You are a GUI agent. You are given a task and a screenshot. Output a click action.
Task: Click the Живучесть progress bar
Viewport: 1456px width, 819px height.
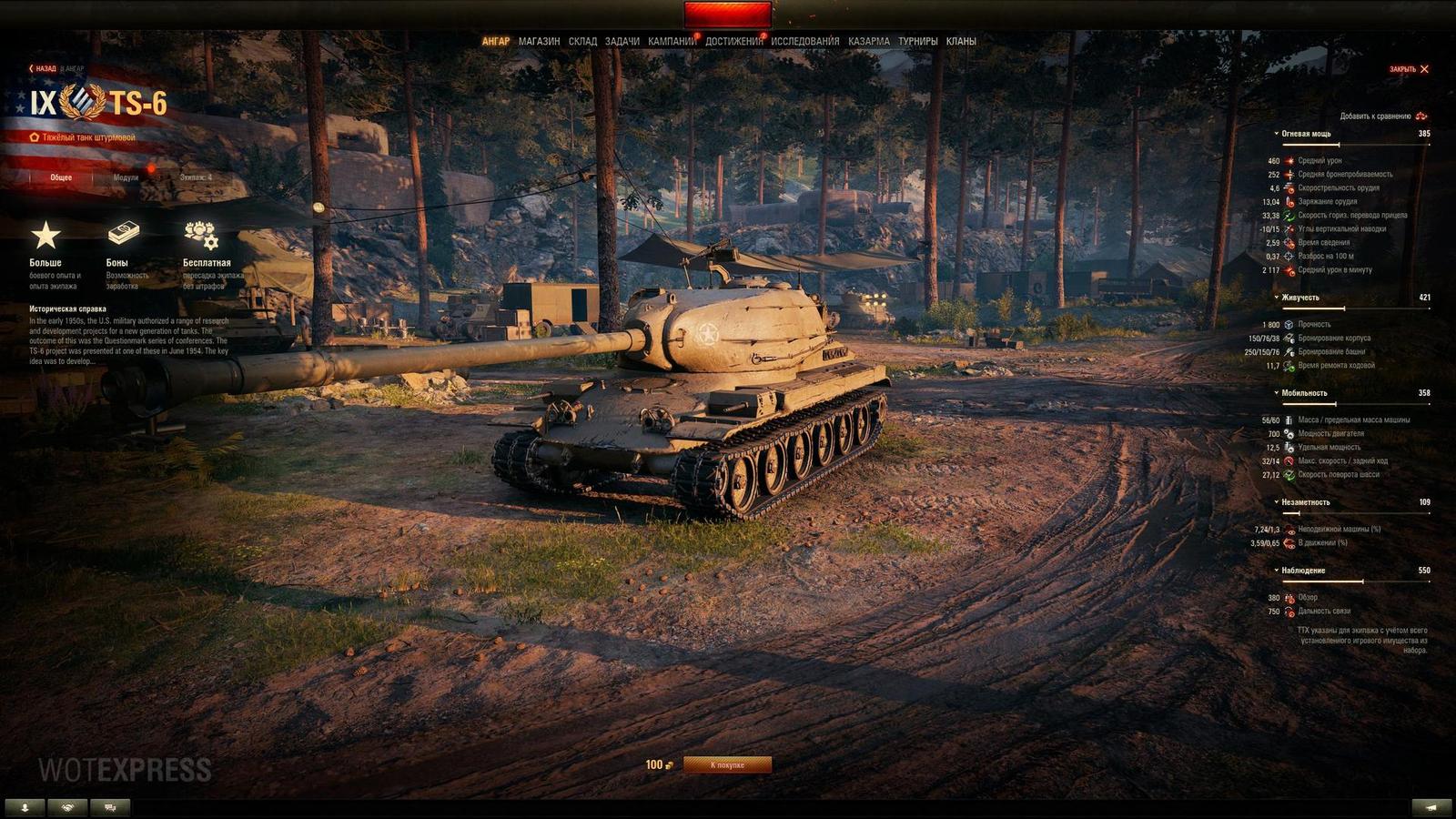tap(1356, 308)
